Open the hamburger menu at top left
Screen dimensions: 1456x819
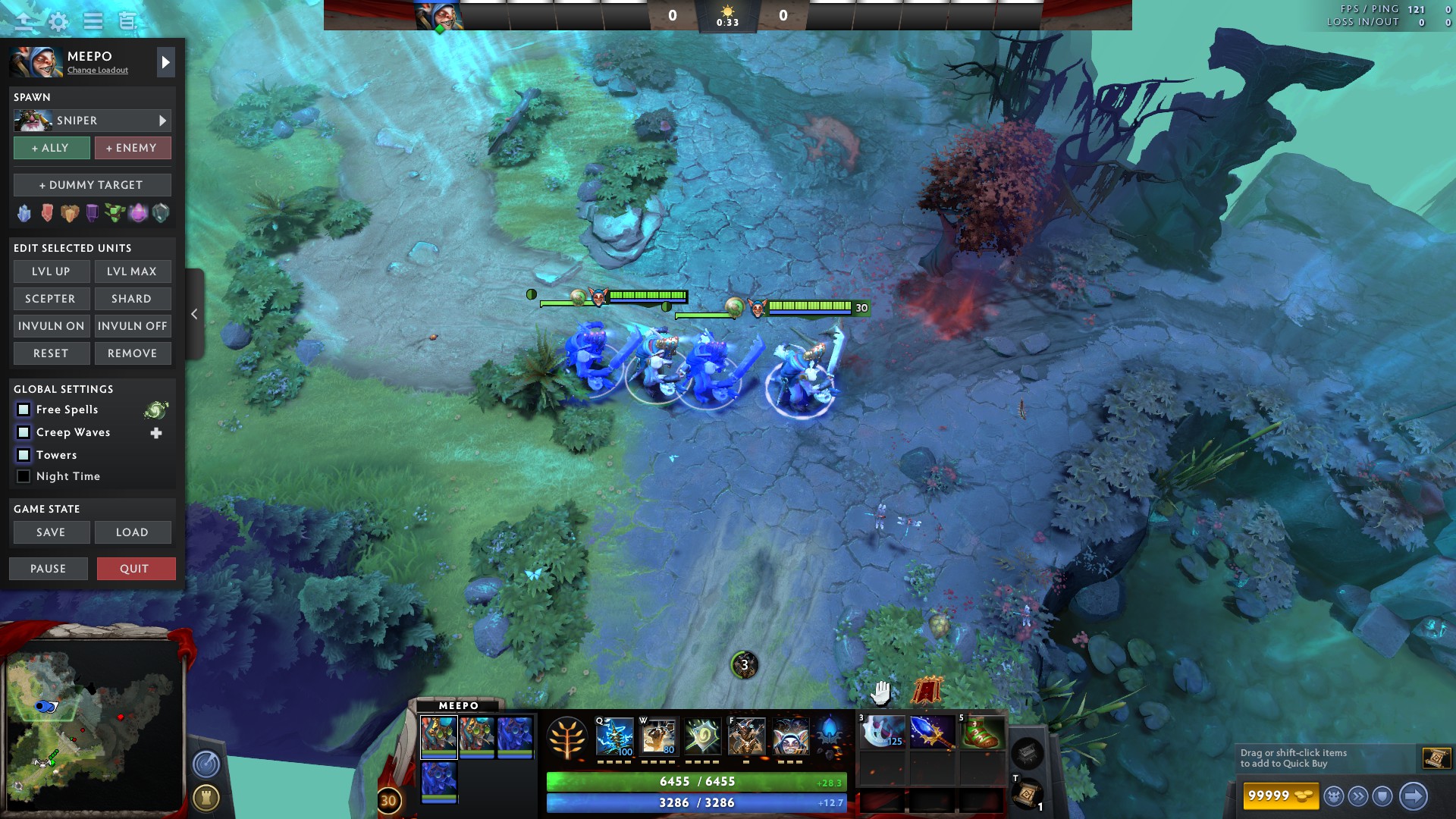tap(93, 22)
